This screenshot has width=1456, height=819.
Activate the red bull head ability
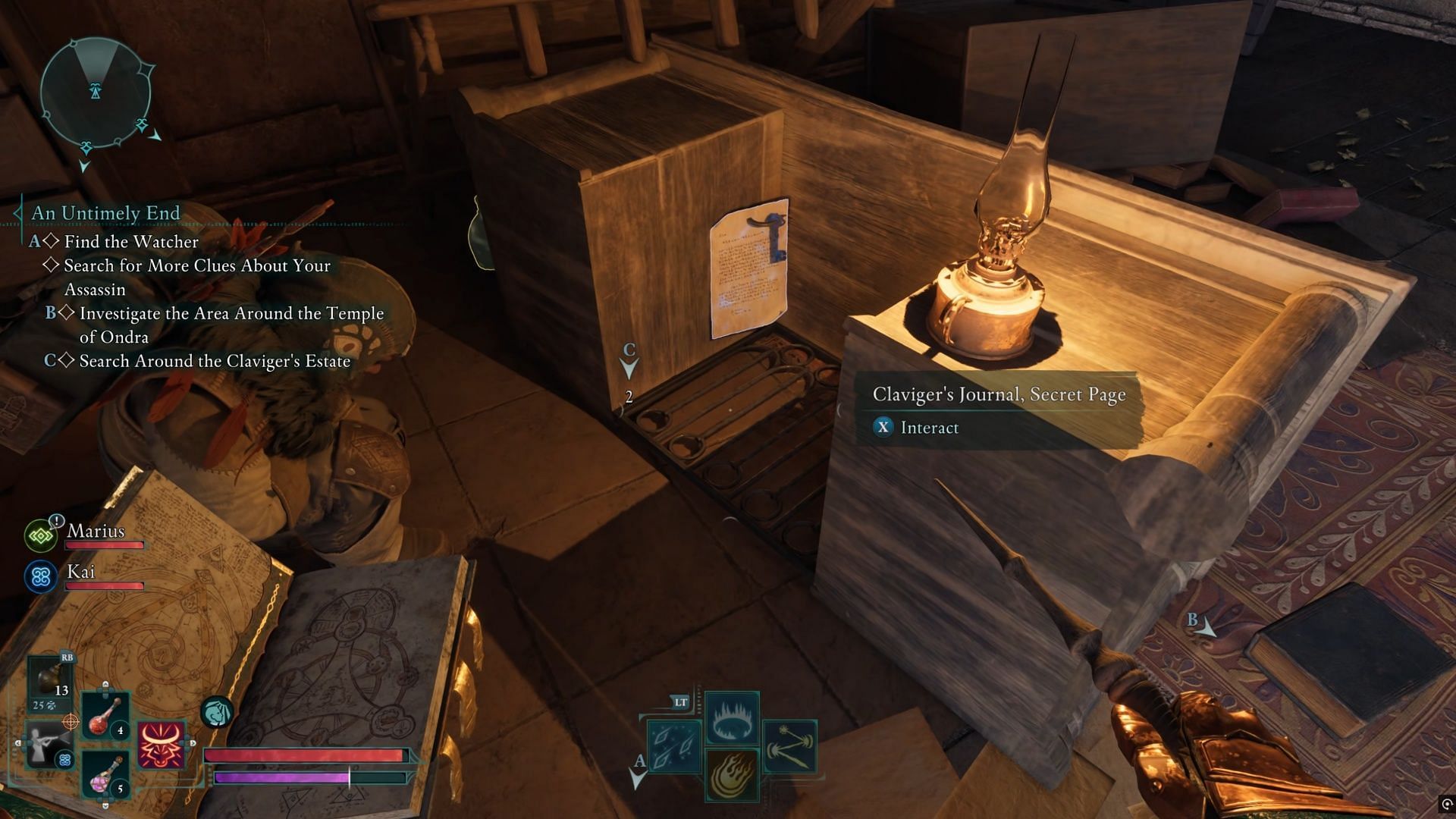pos(161,744)
